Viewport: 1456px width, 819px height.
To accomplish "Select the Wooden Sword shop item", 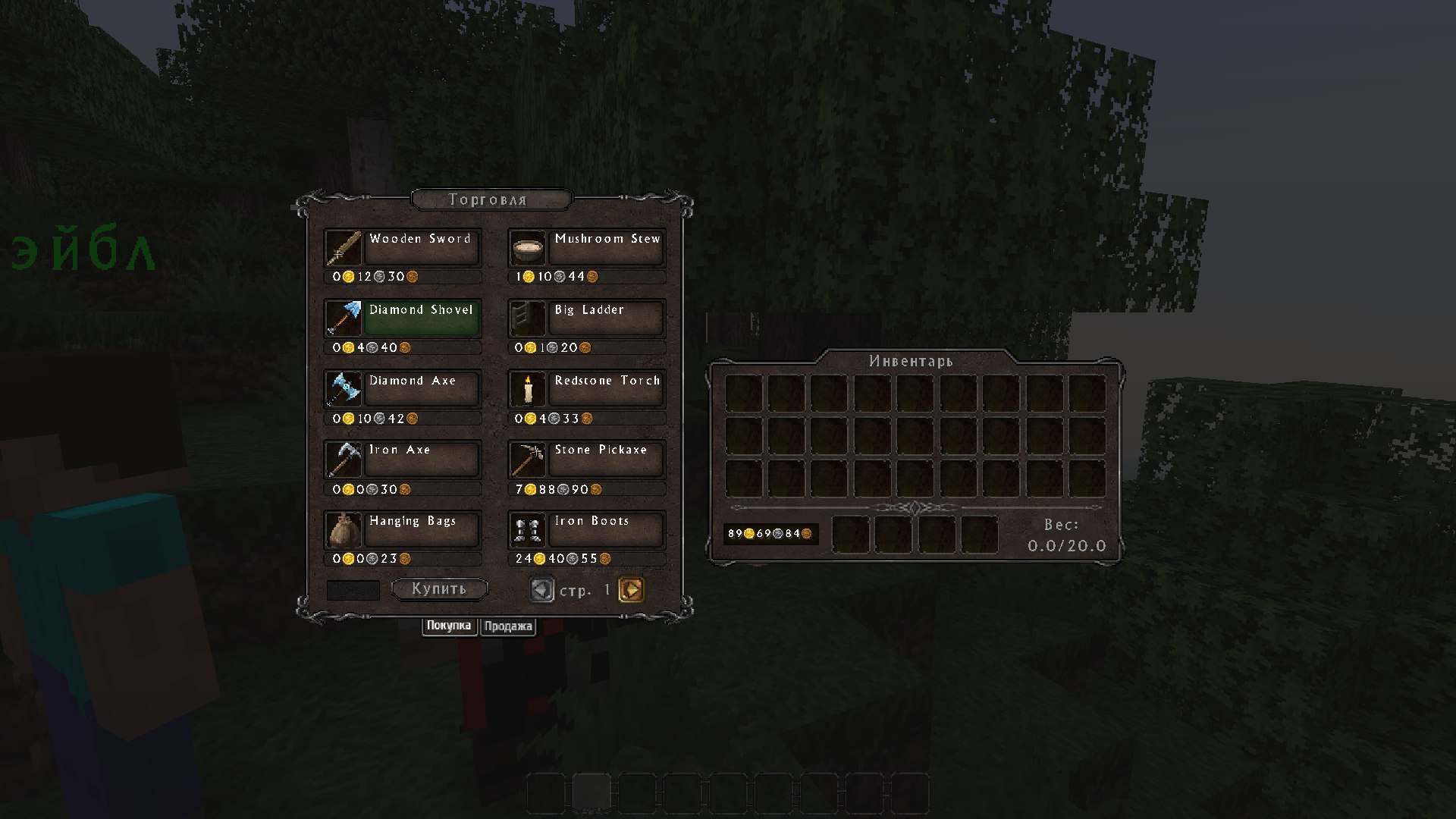I will click(421, 248).
